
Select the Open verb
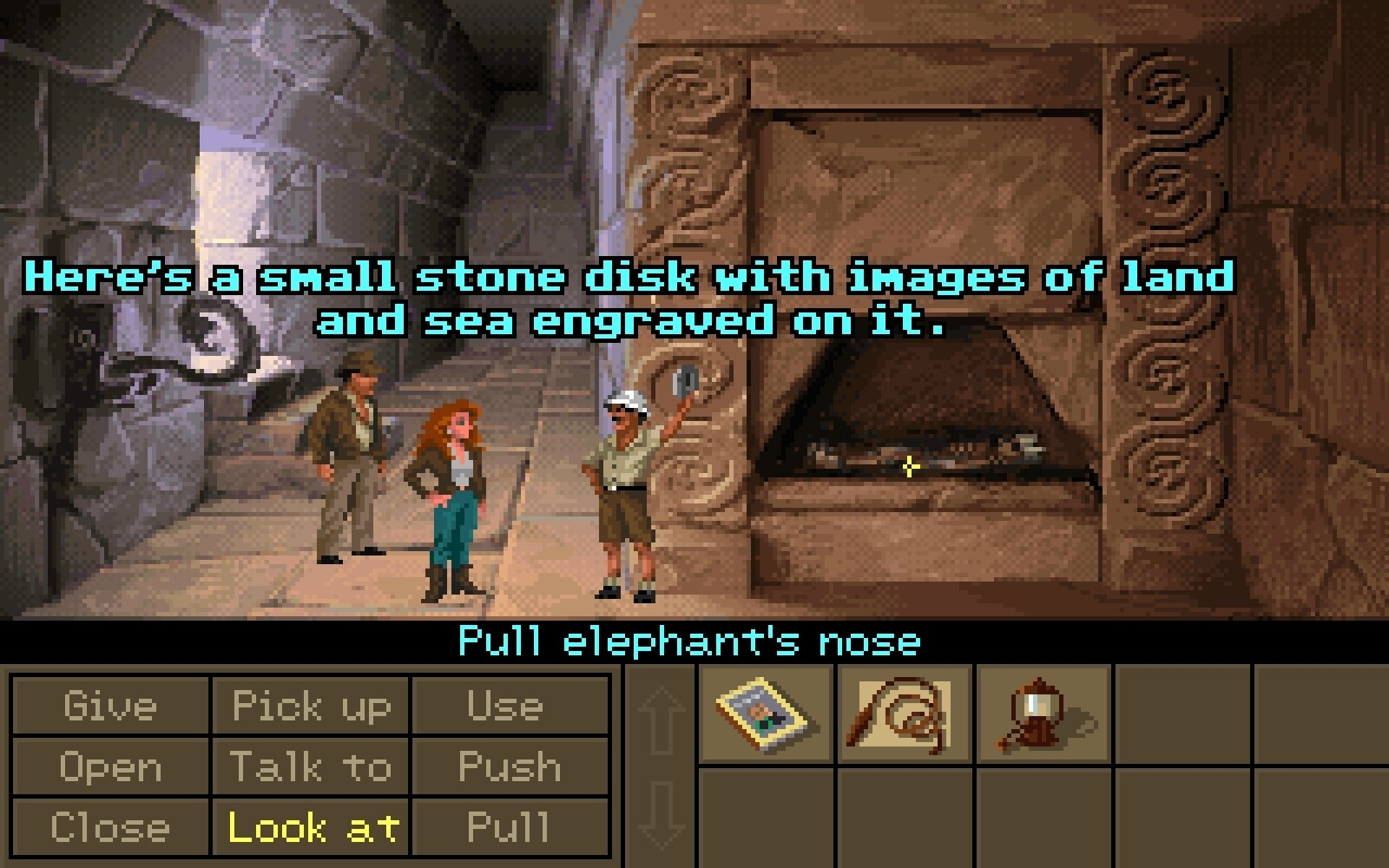point(109,766)
